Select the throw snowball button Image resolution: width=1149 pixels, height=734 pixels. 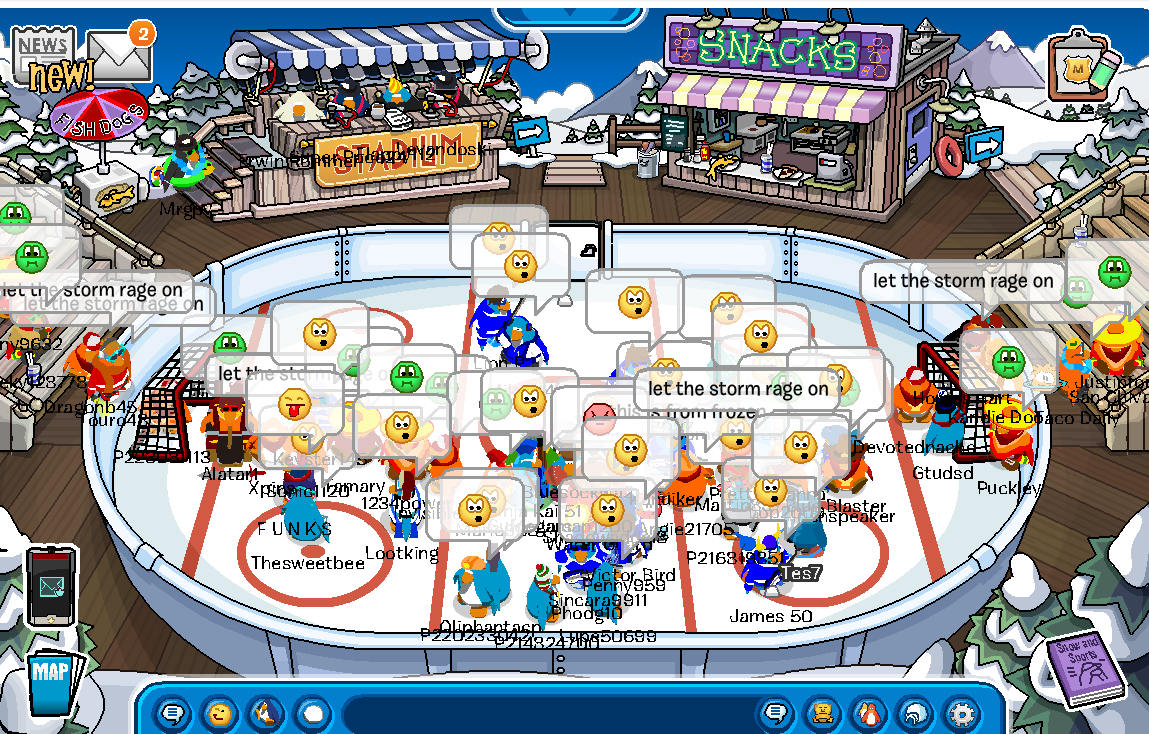(x=313, y=714)
